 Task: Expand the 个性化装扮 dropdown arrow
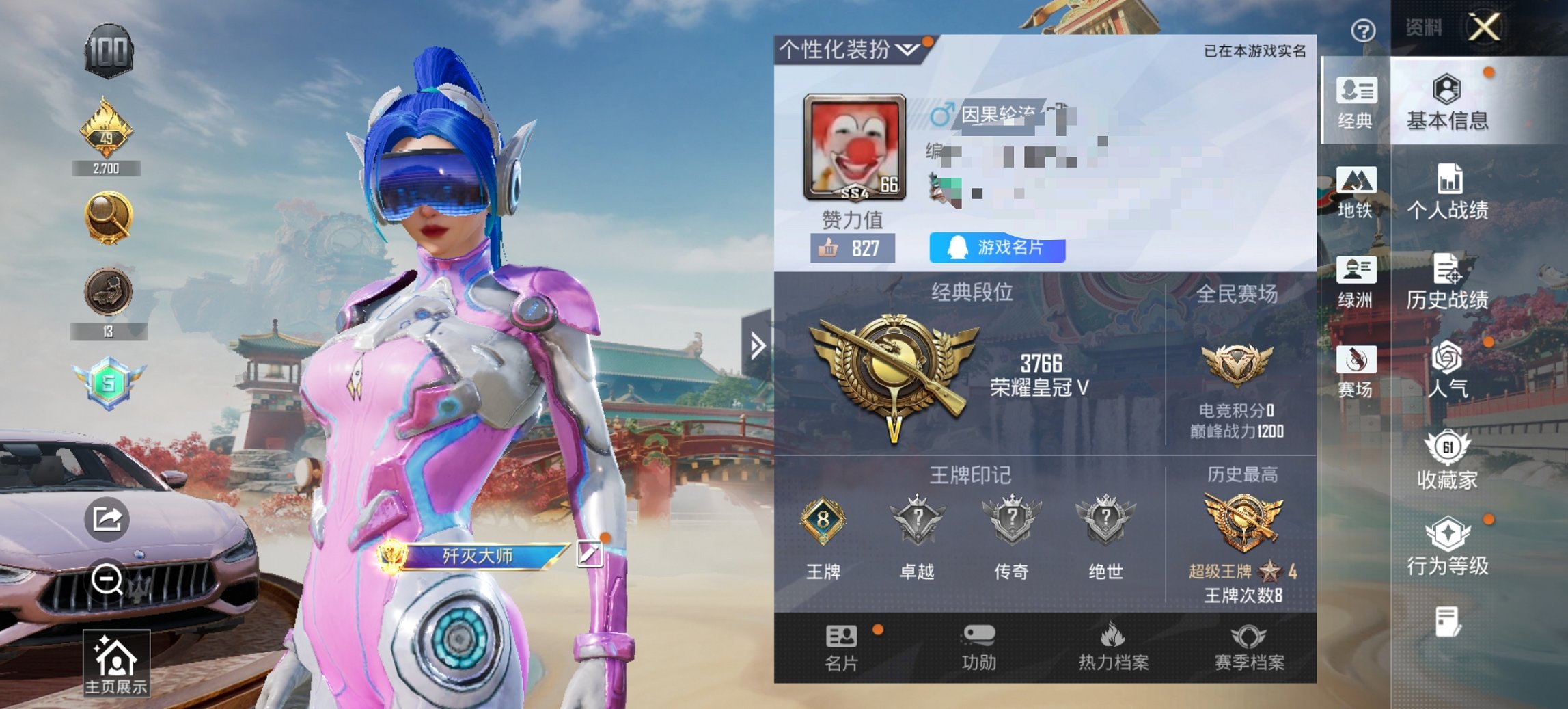click(907, 48)
